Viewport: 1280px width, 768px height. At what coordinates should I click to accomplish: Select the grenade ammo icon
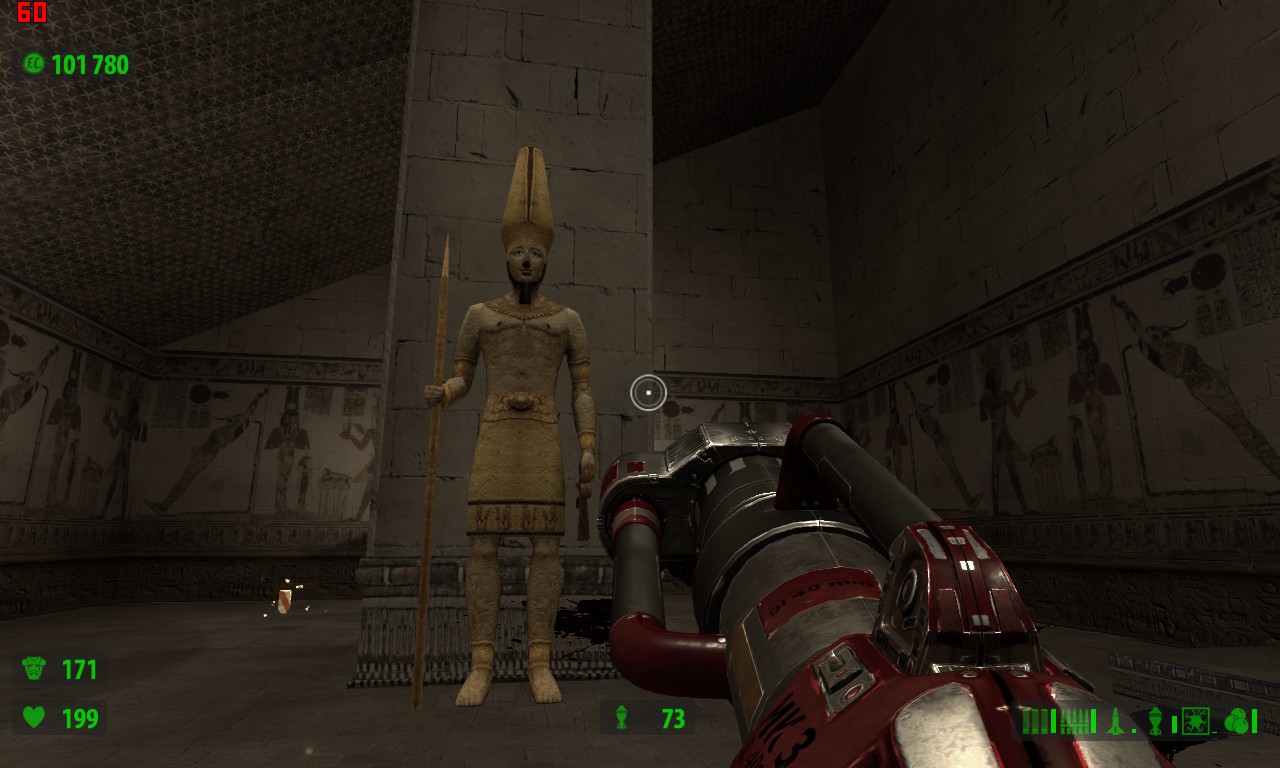pos(1156,720)
